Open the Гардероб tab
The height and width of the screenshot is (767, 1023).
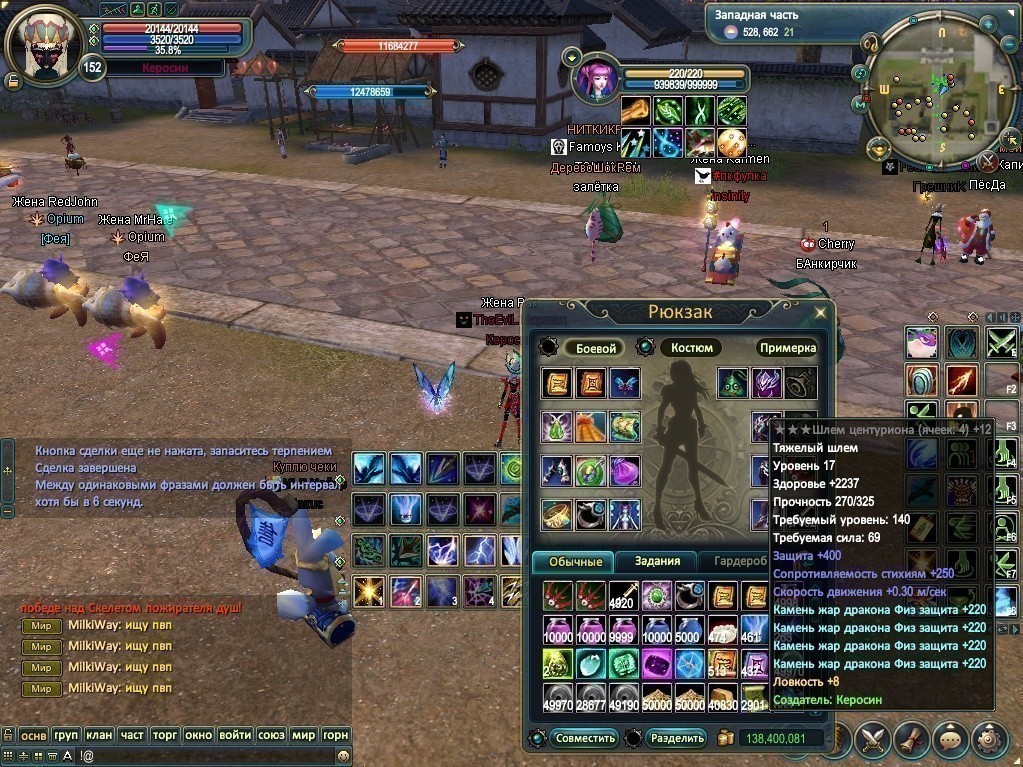pyautogui.click(x=733, y=562)
